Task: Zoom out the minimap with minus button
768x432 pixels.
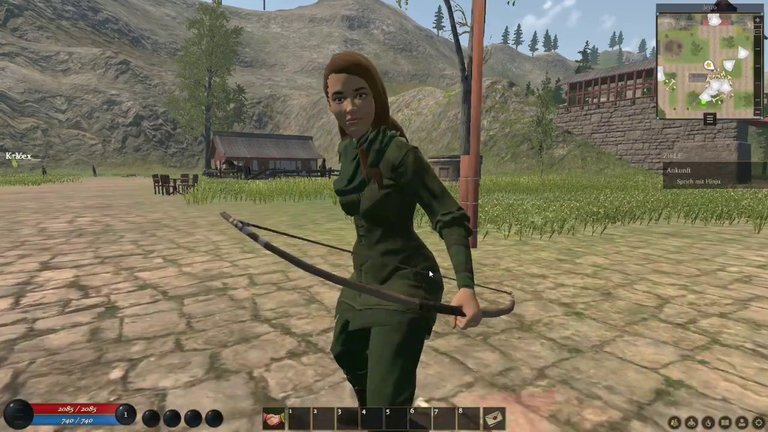Action: point(757,112)
